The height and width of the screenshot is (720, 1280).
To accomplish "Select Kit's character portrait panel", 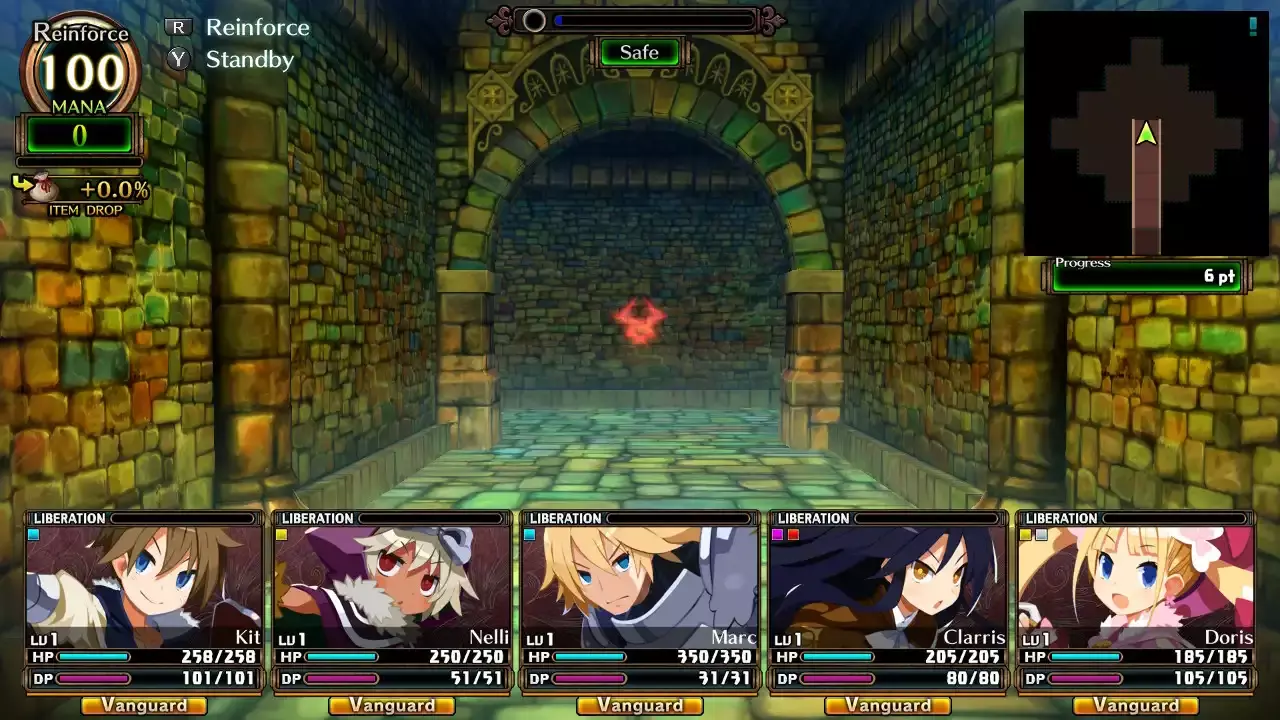I will (144, 585).
